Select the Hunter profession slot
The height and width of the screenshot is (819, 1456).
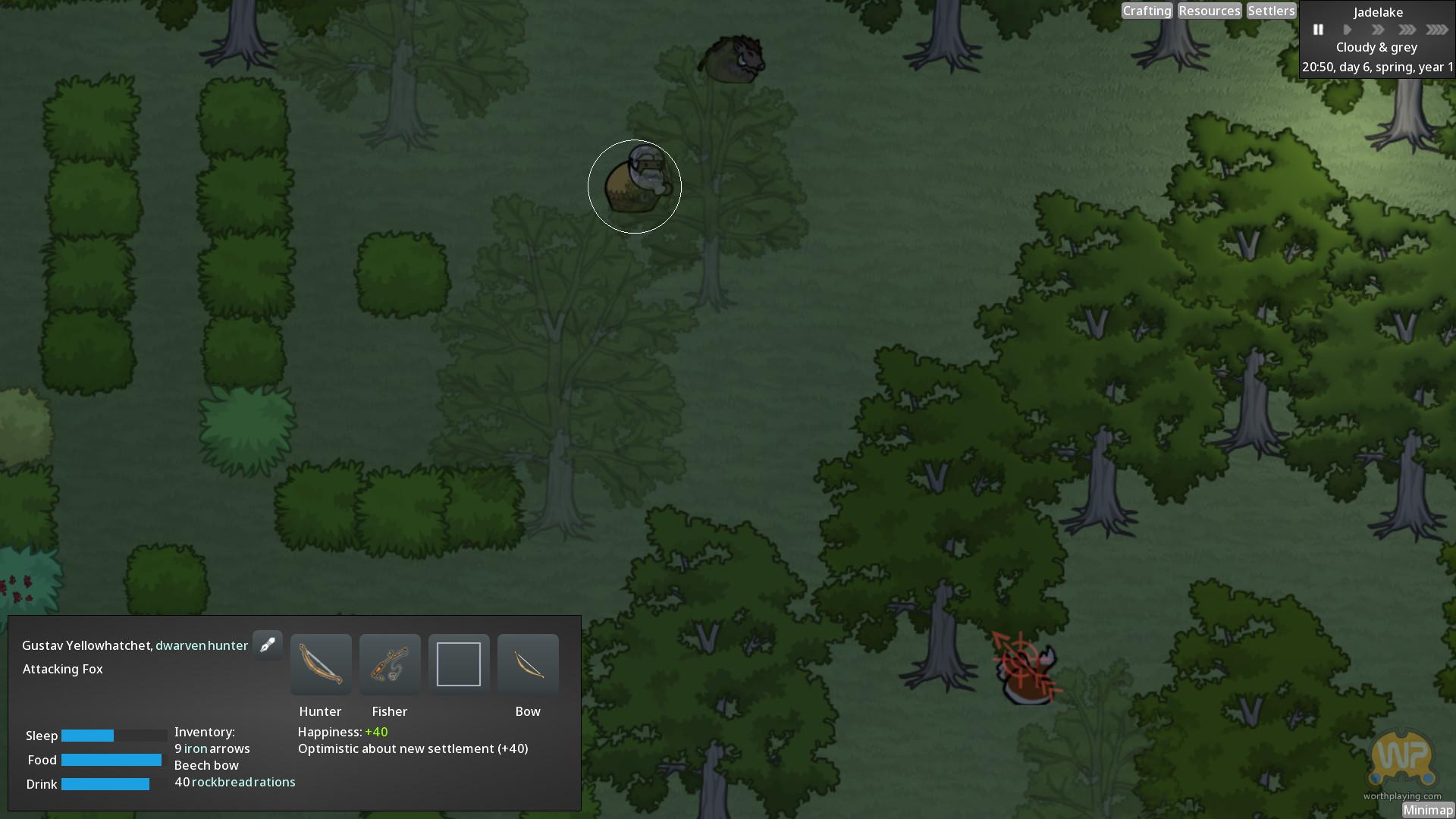tap(321, 664)
